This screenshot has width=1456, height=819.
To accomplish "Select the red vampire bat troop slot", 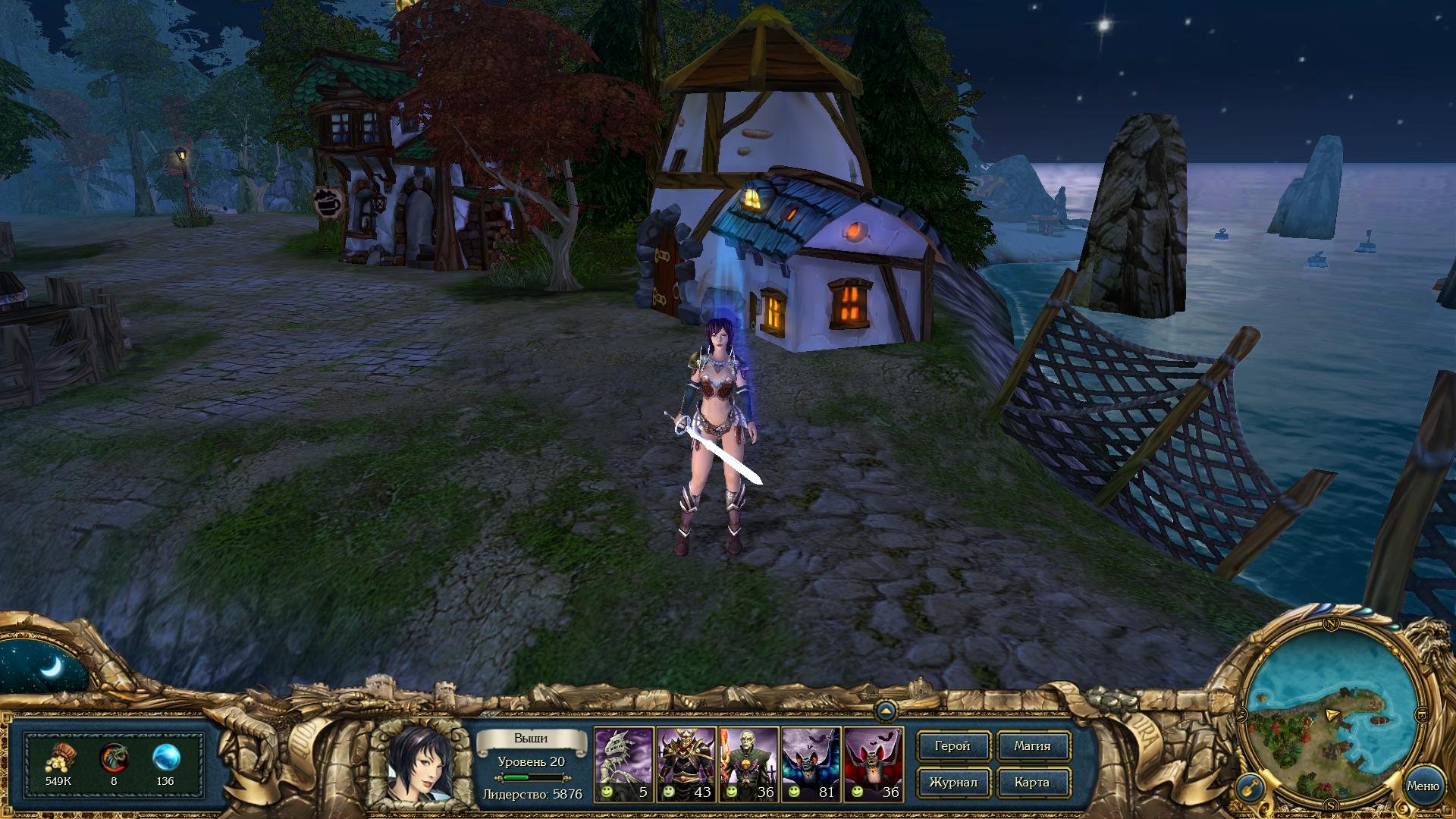I will click(x=873, y=764).
